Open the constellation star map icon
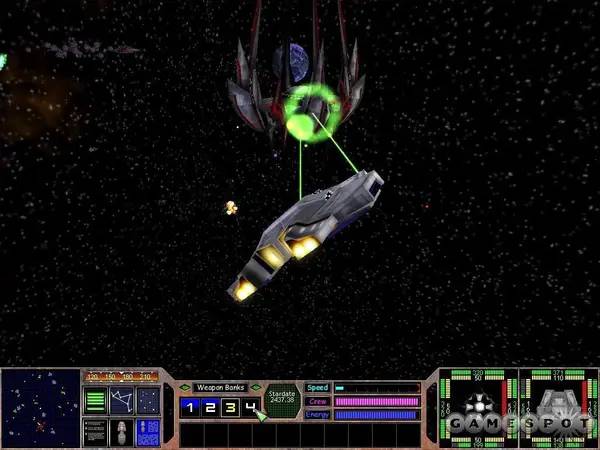The height and width of the screenshot is (450, 600). pos(121,401)
